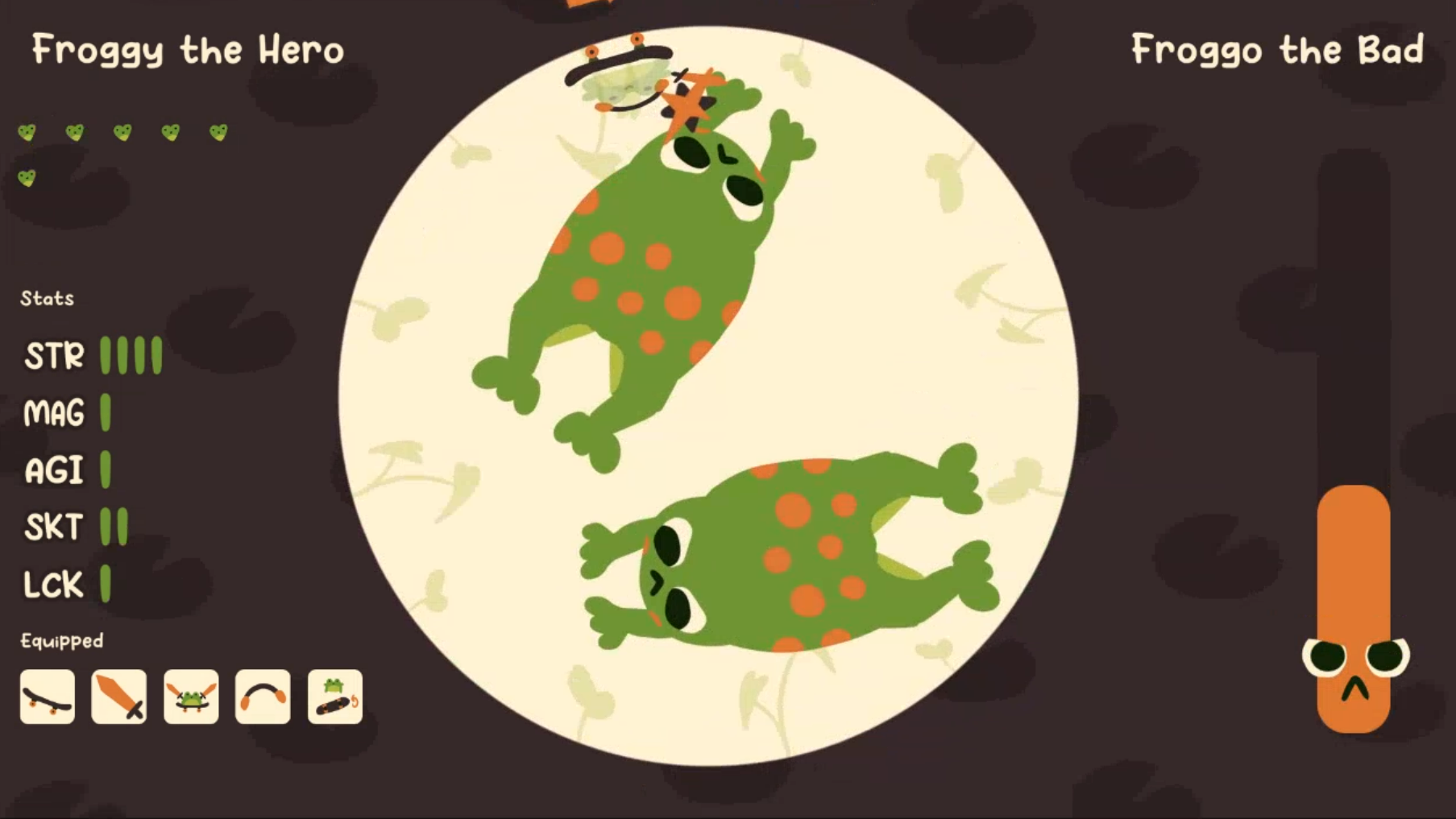Viewport: 1456px width, 819px height.
Task: Switch to Froggo the Bad's panel
Action: click(1279, 51)
